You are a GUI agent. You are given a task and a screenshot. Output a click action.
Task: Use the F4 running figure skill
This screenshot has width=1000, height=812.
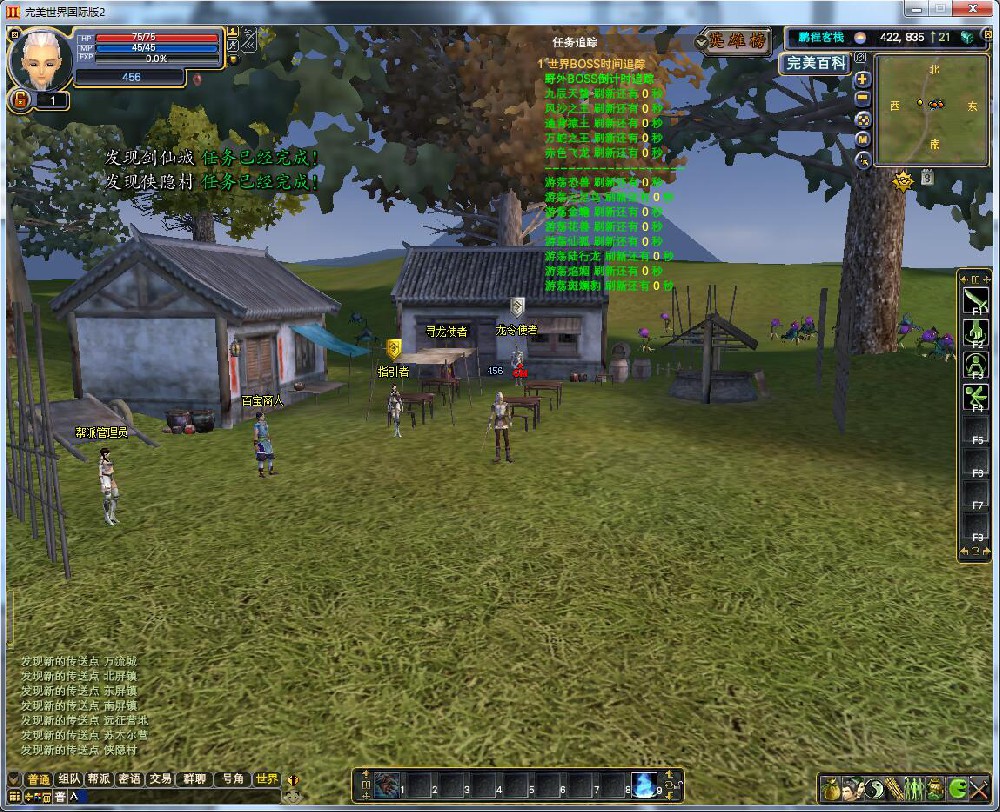pyautogui.click(x=975, y=398)
